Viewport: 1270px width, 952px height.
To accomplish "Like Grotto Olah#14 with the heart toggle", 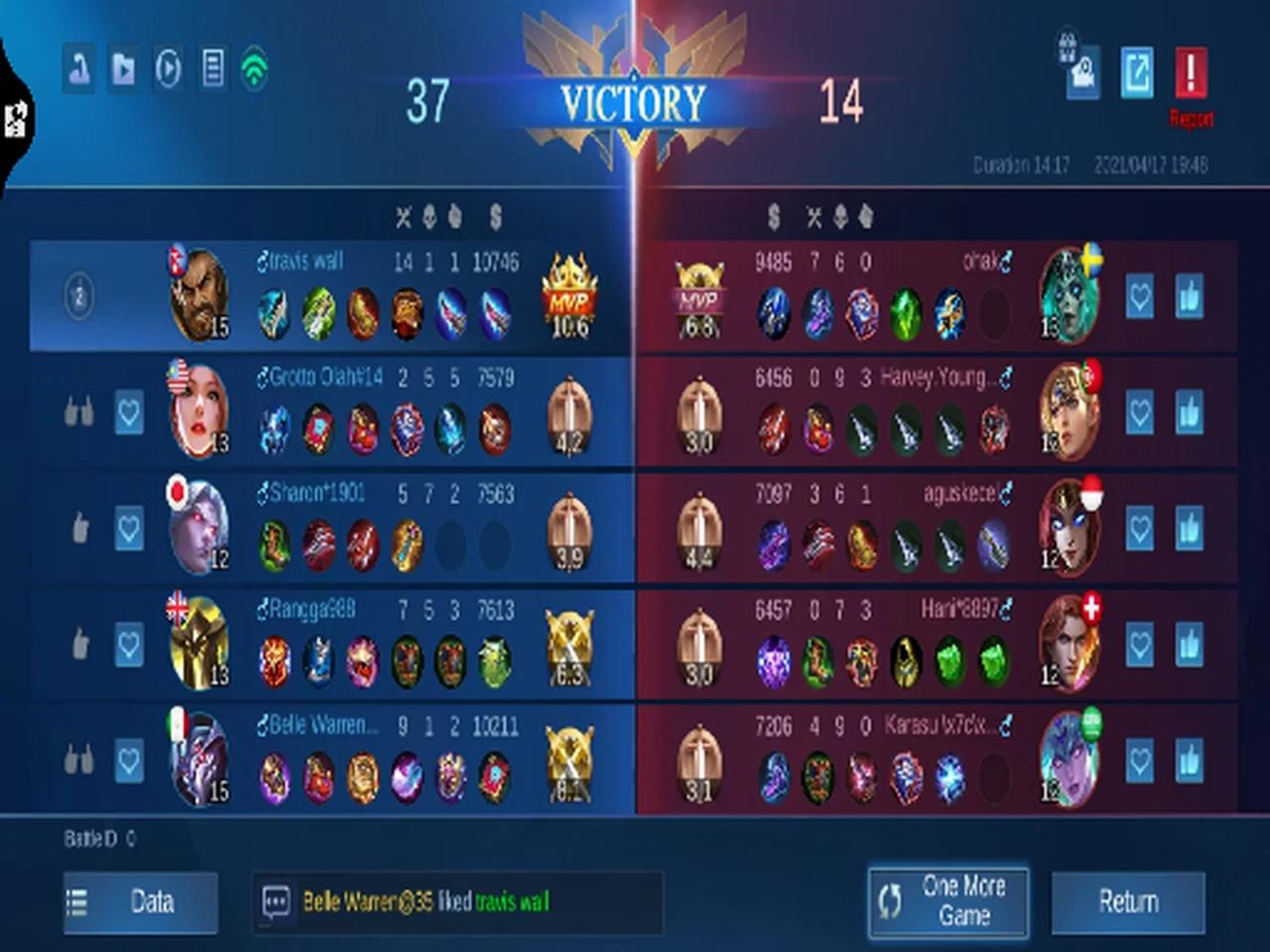I will pos(129,414).
